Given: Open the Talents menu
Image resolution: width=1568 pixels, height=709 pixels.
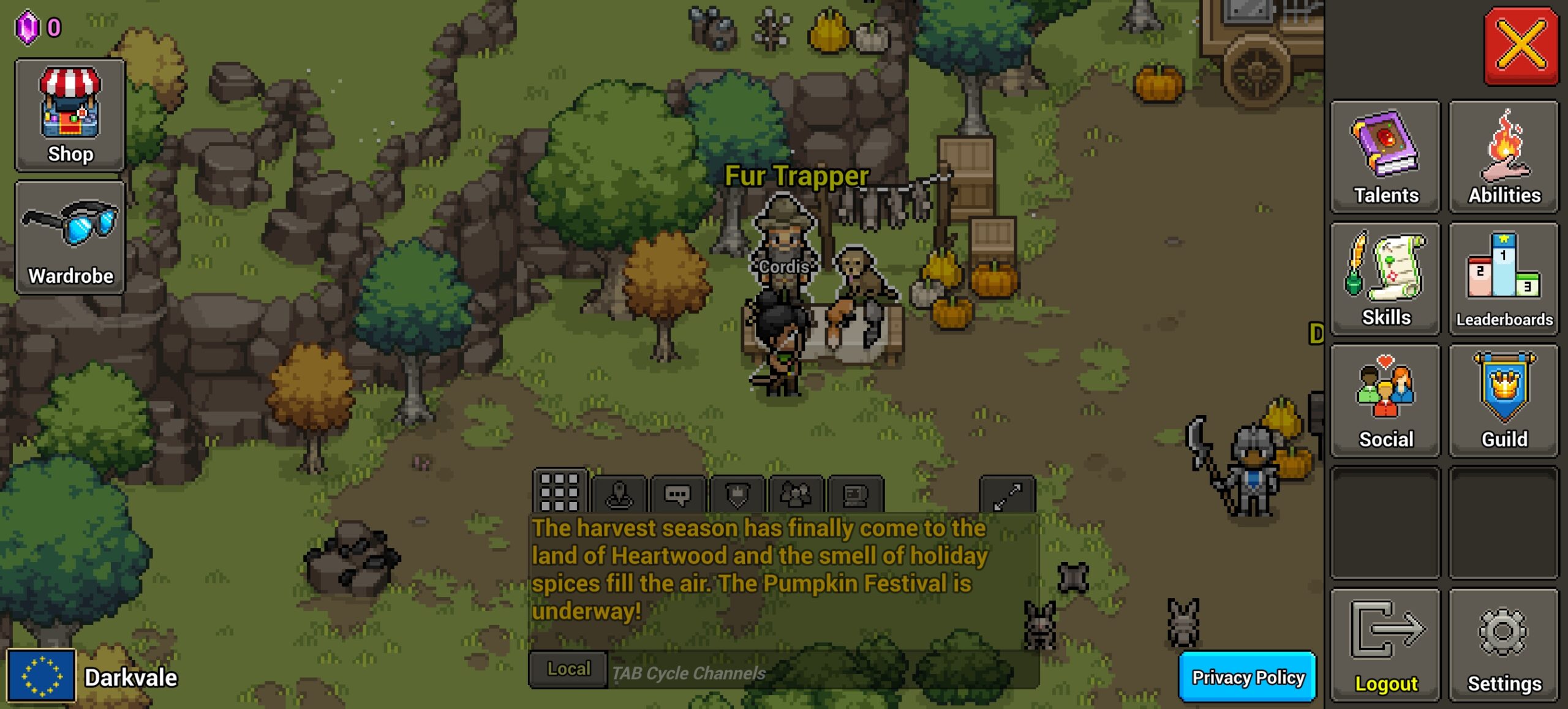Looking at the screenshot, I should pos(1385,157).
